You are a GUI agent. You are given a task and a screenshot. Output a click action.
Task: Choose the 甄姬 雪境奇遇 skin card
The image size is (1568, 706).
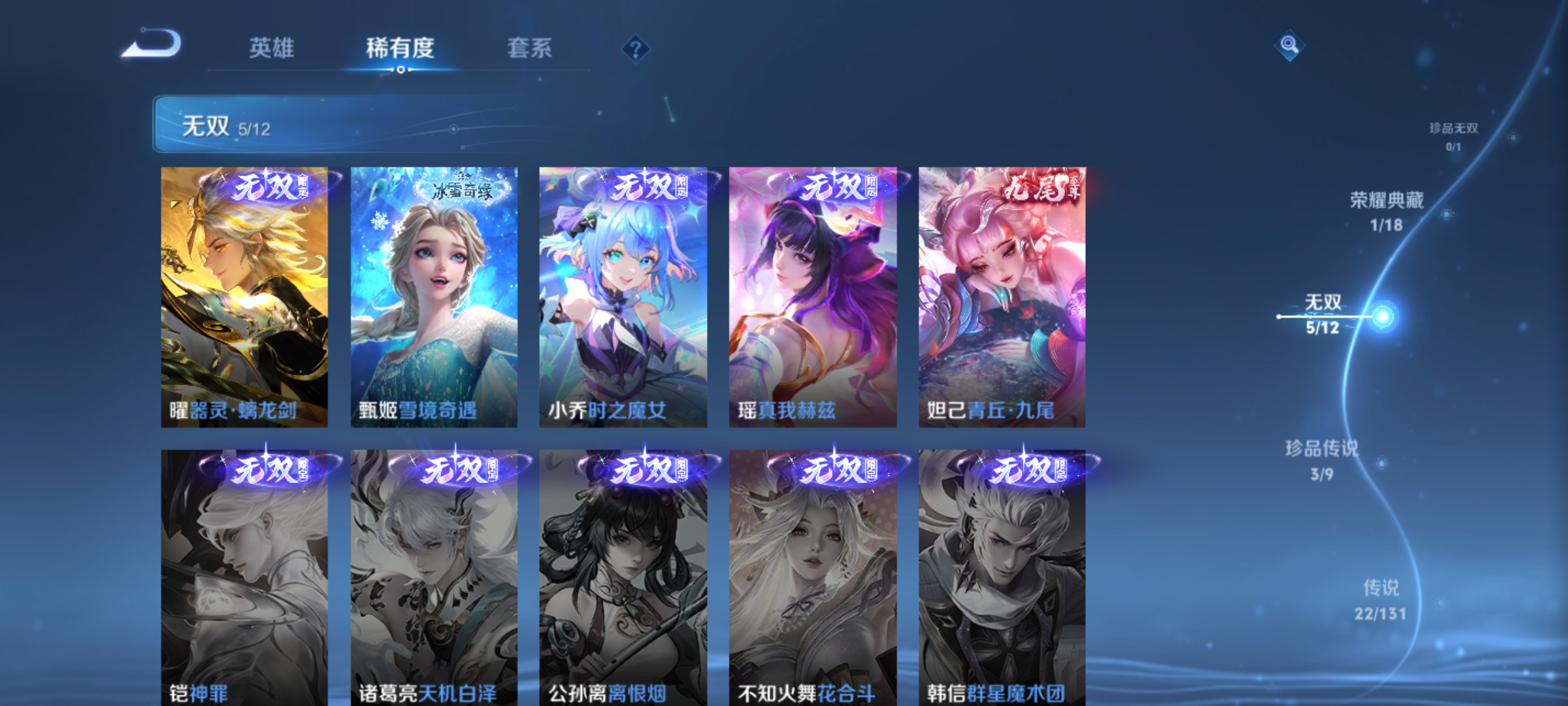point(434,297)
